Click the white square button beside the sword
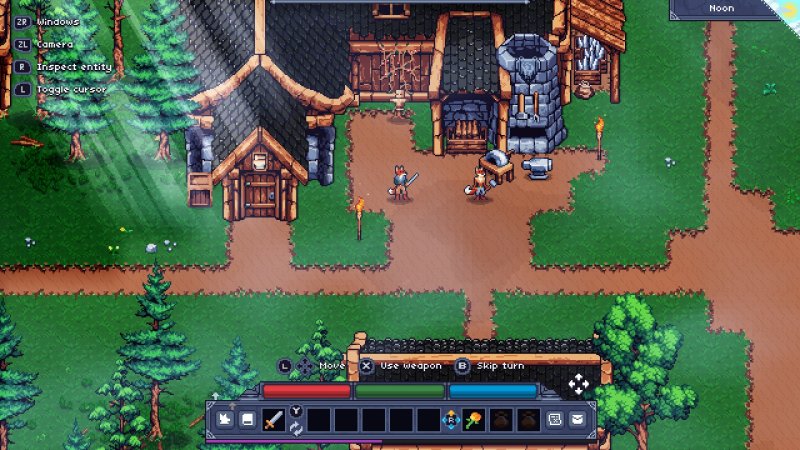 (246, 420)
